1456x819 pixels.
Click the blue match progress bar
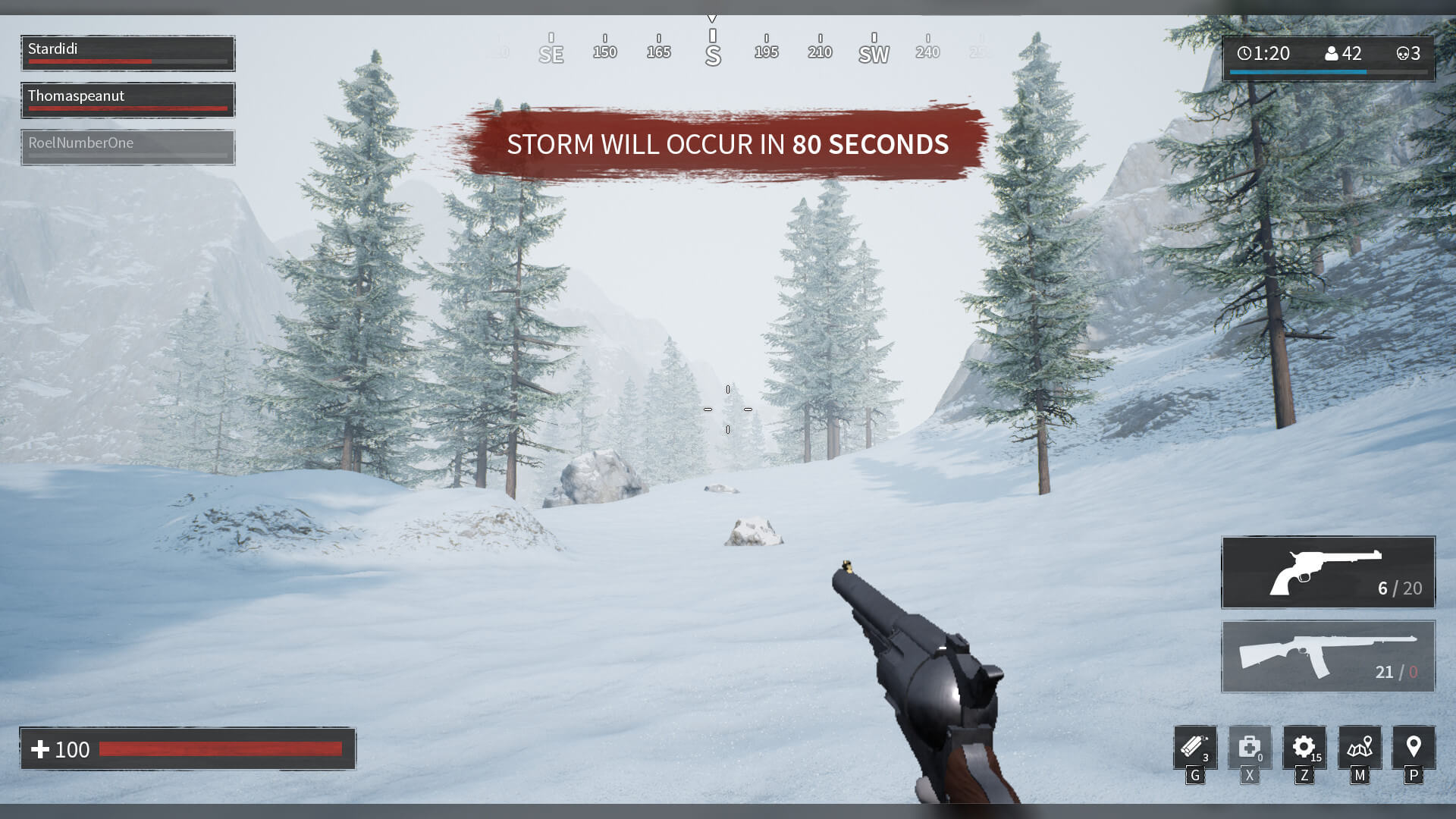[x=1298, y=71]
